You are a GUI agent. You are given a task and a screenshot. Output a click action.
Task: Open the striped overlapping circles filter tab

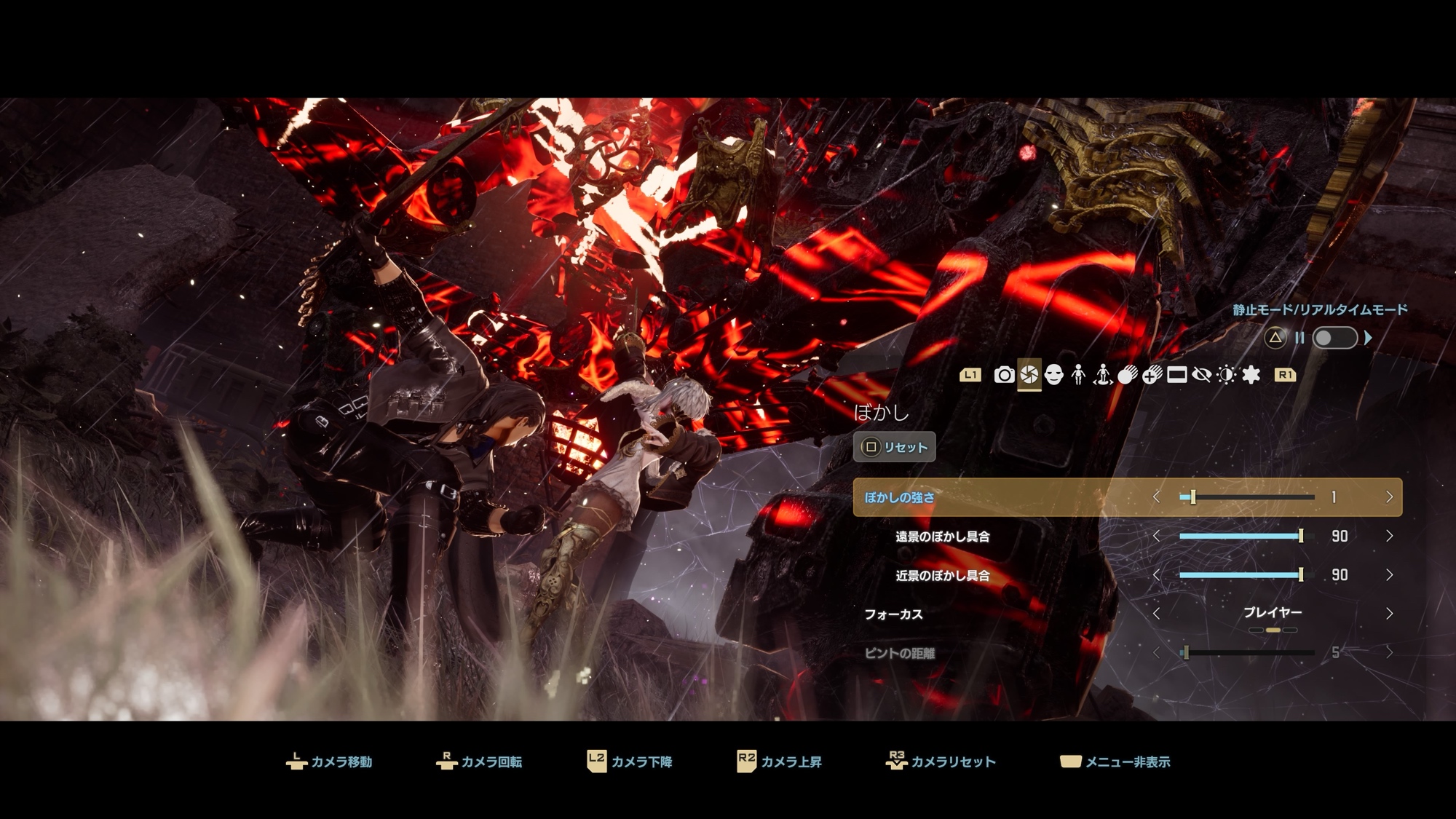coord(1127,375)
